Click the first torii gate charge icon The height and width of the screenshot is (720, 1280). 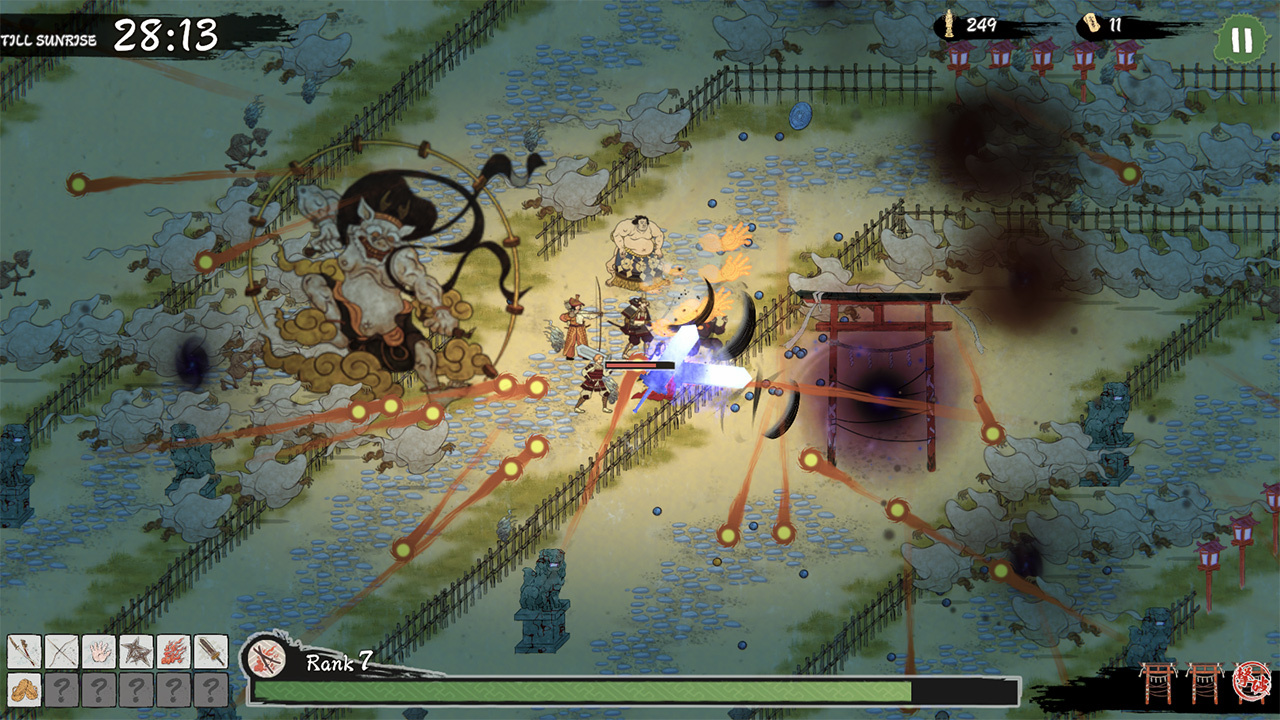(1159, 683)
